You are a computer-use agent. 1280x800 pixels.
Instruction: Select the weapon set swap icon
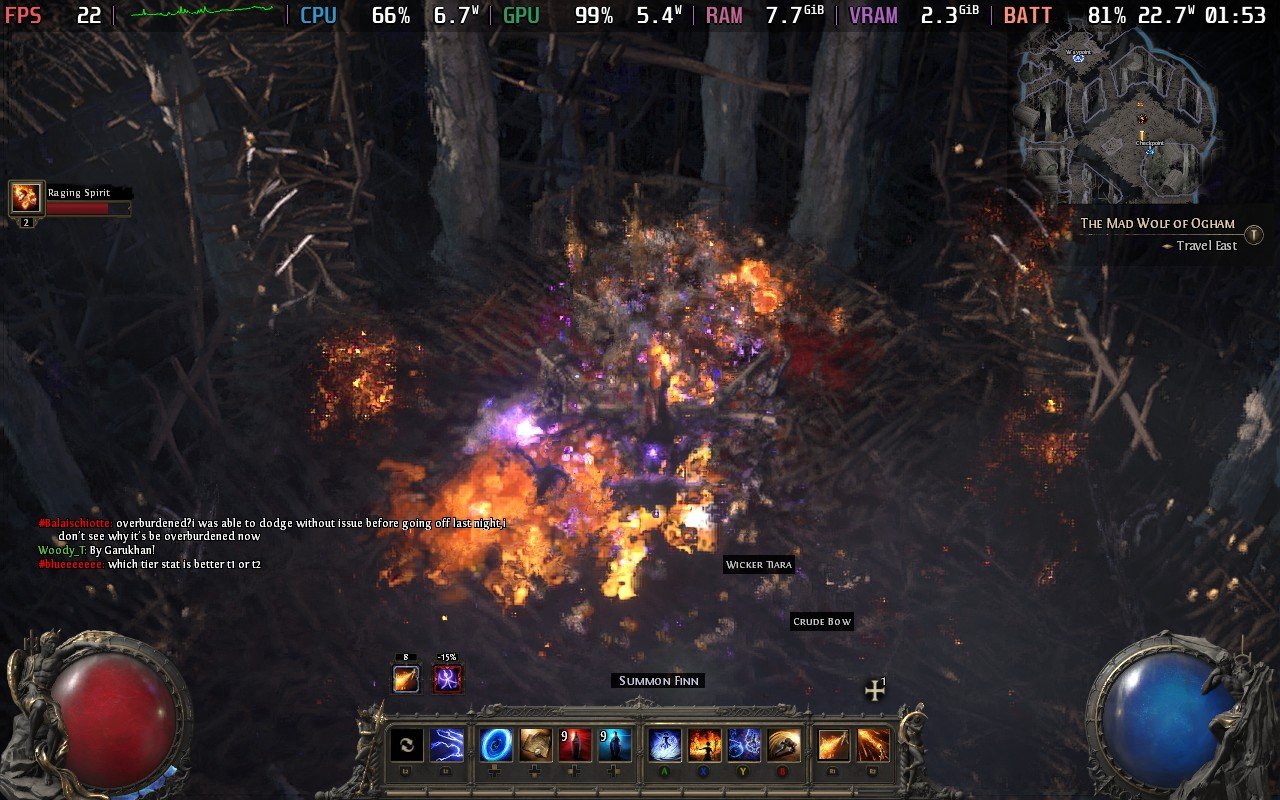(x=407, y=745)
